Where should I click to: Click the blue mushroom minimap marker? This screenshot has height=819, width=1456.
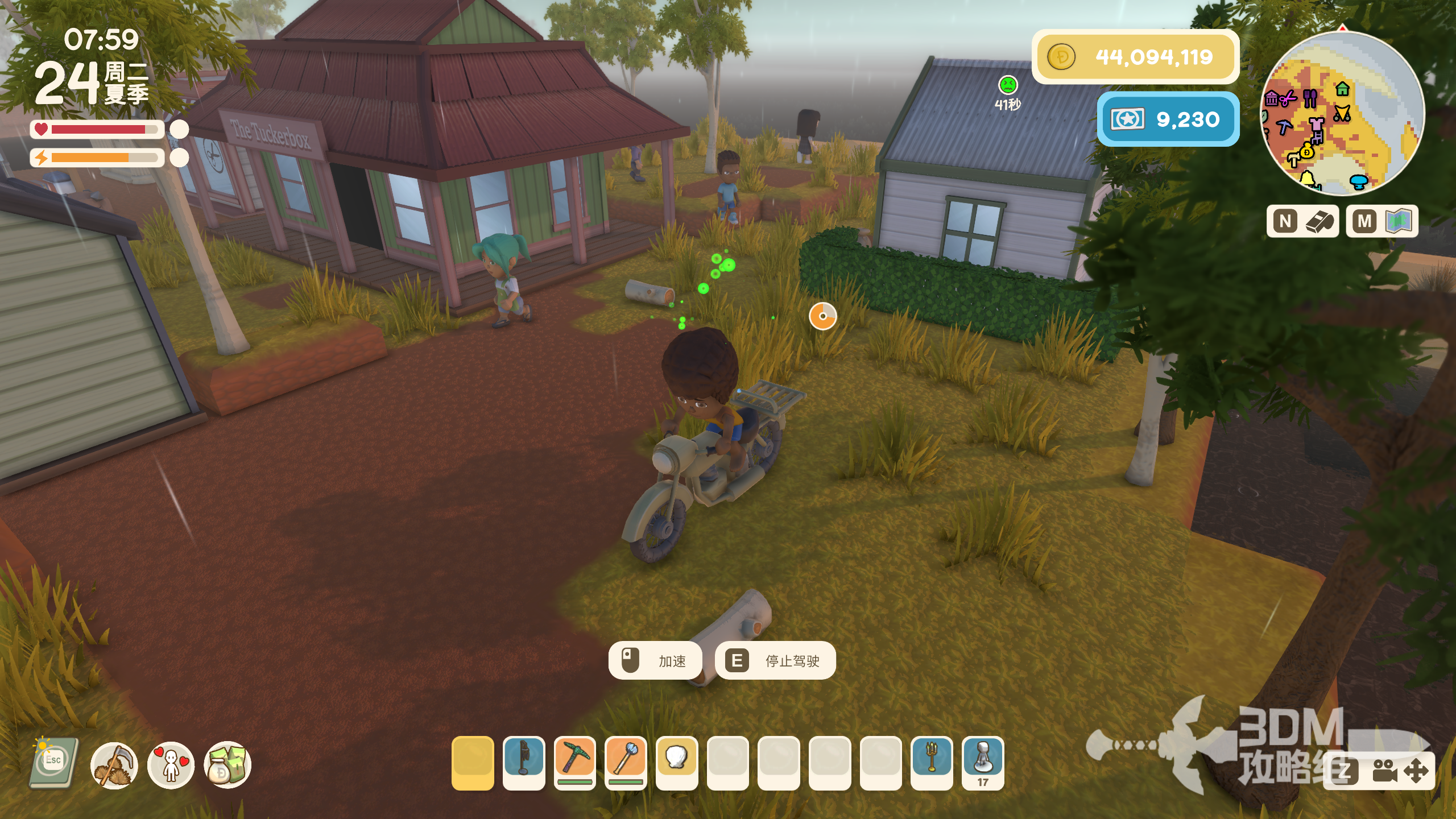[x=1359, y=181]
